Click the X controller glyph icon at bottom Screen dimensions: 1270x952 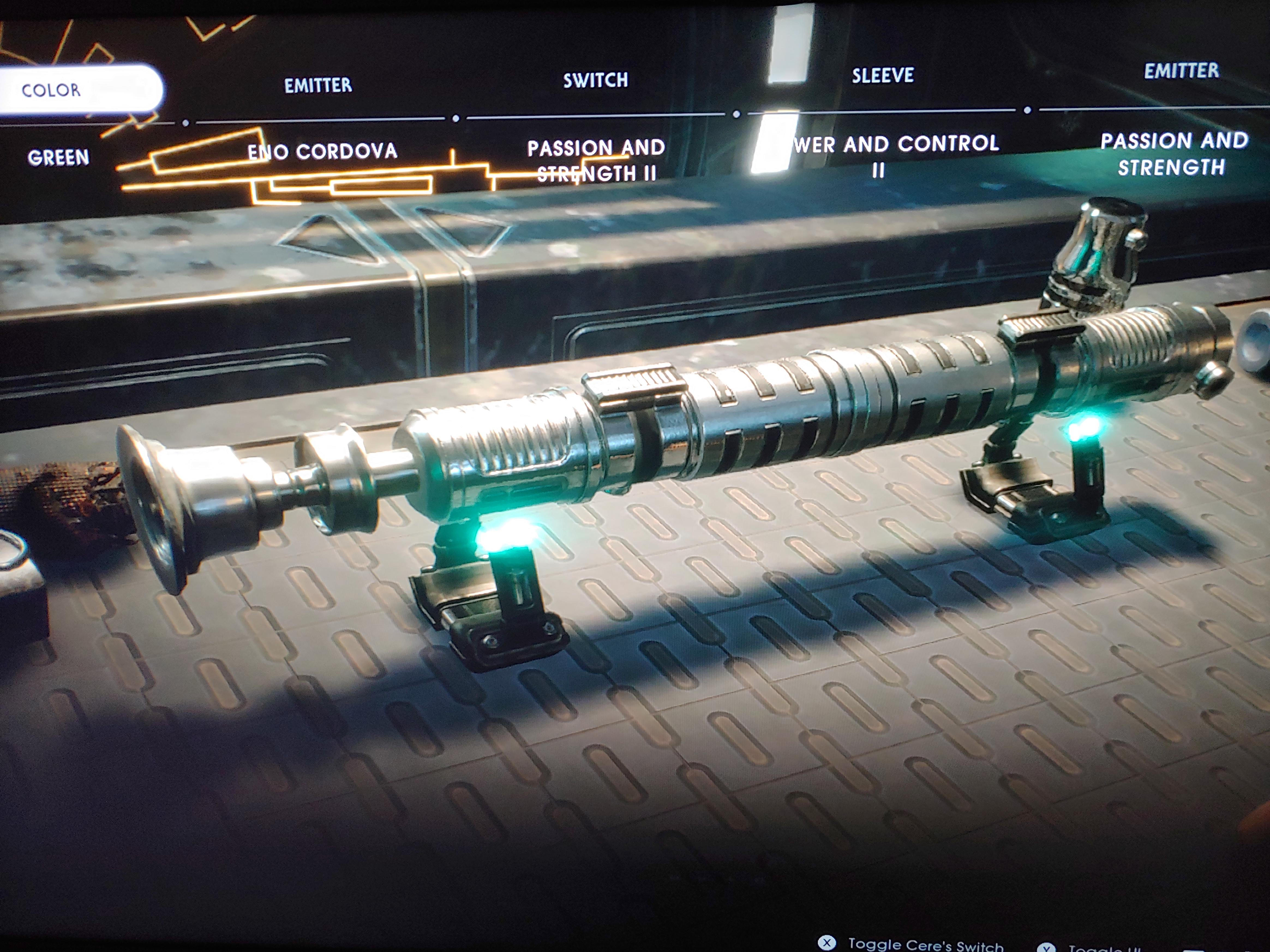click(x=827, y=943)
